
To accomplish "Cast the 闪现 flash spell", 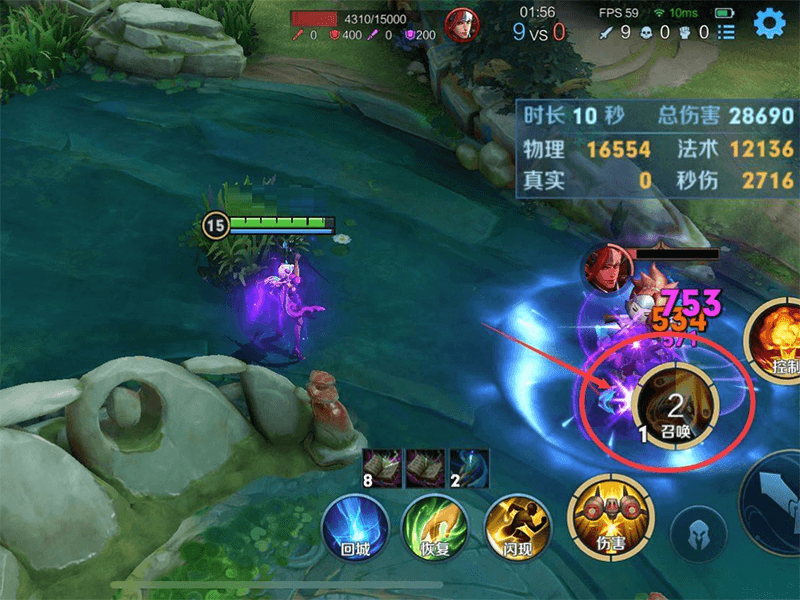I will [x=517, y=526].
